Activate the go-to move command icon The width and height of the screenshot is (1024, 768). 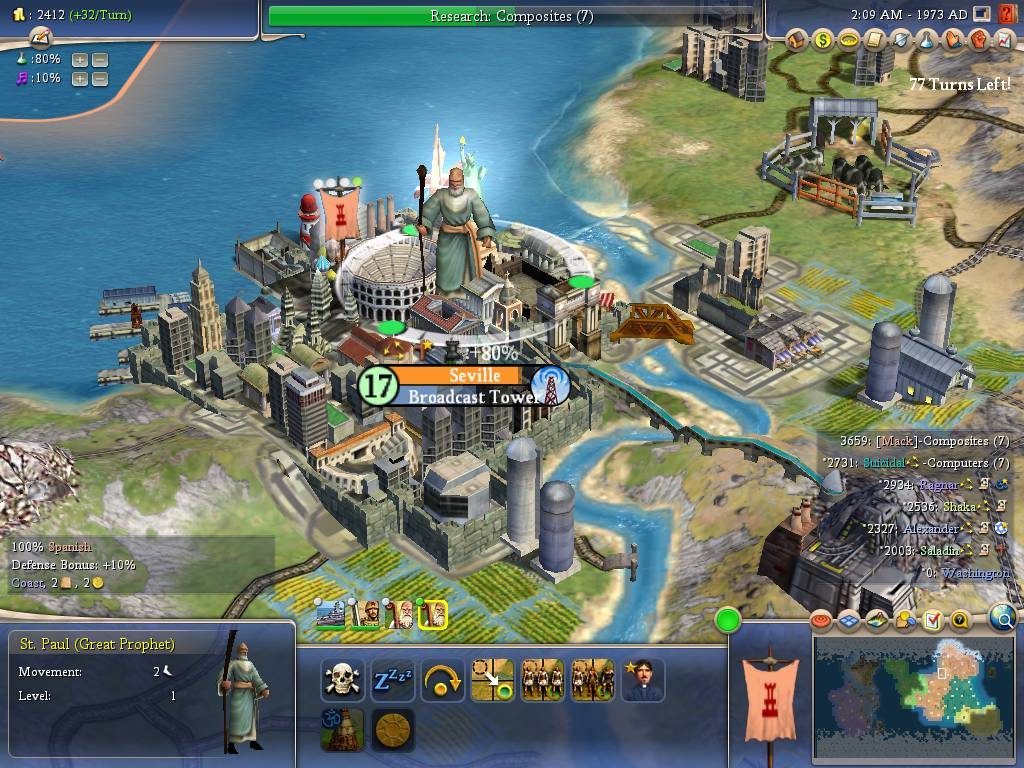(493, 680)
